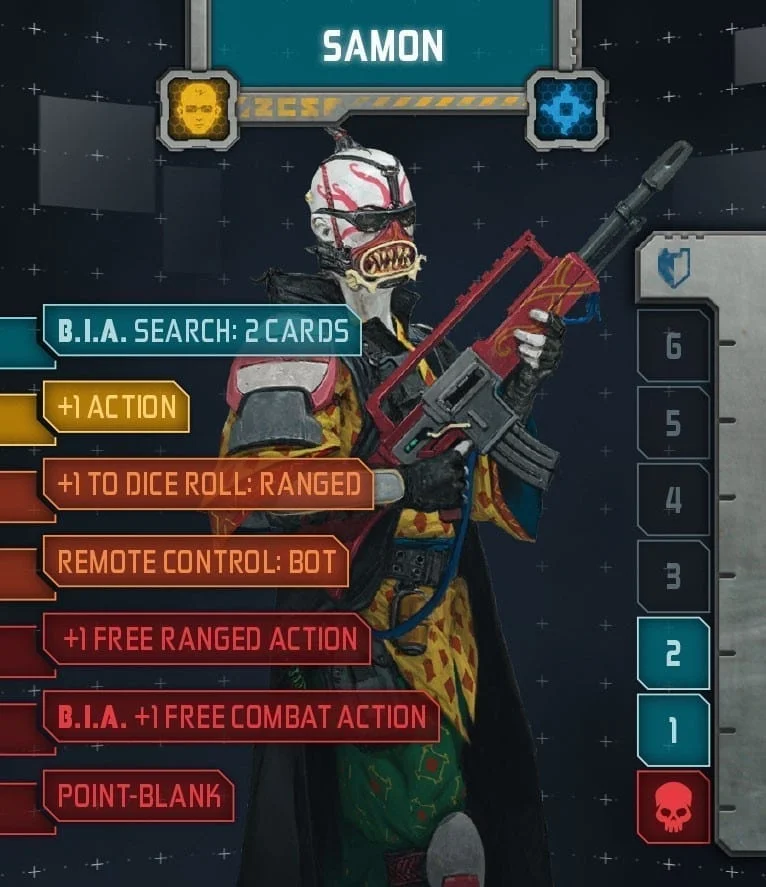Select the B.I.A. Search: 2 Cards skill
This screenshot has width=766, height=887.
[x=201, y=330]
